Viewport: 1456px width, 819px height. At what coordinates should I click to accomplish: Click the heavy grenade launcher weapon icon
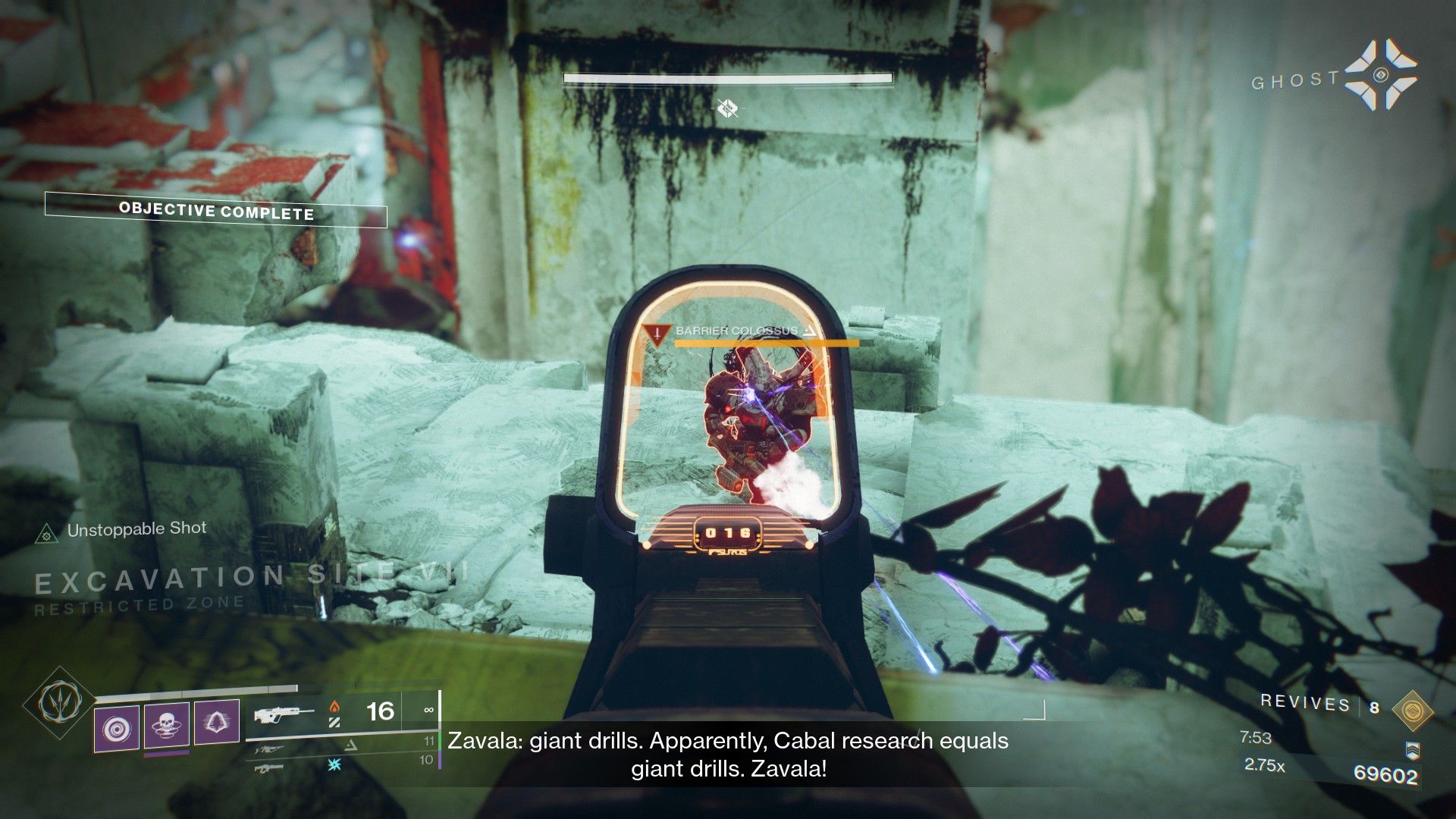coord(268,770)
